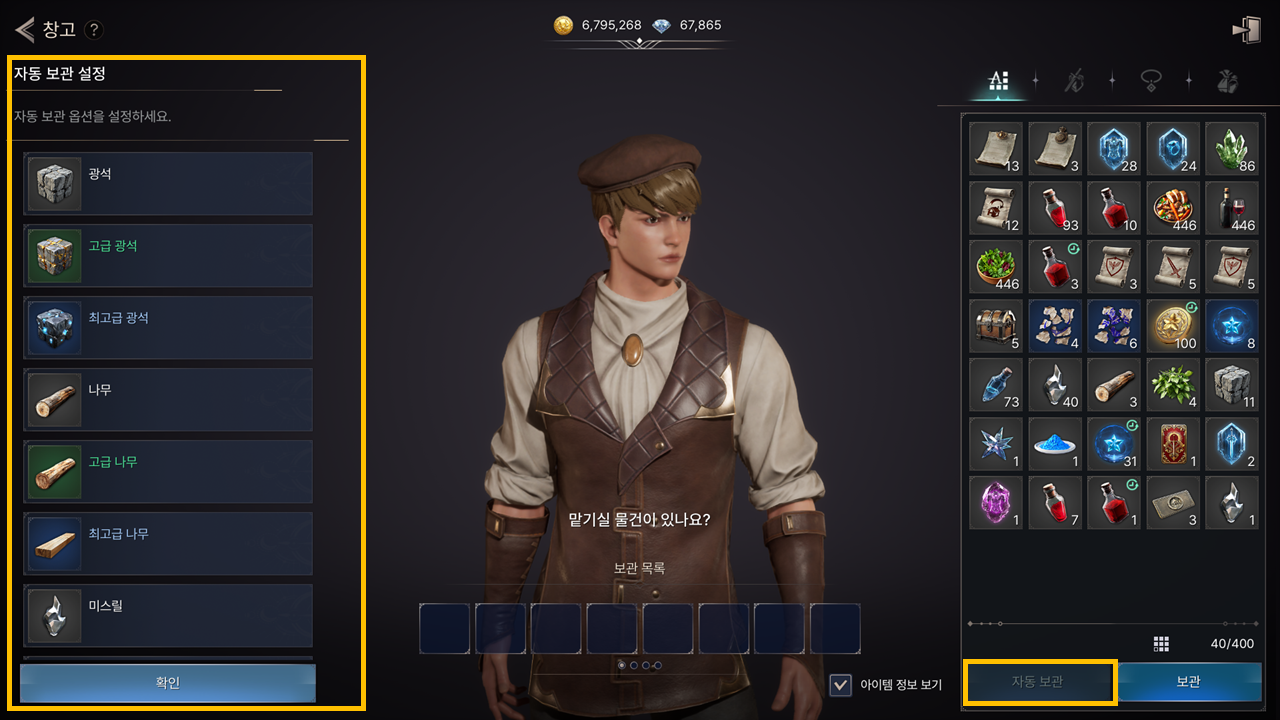Click the 자동 보관 button

(1037, 682)
